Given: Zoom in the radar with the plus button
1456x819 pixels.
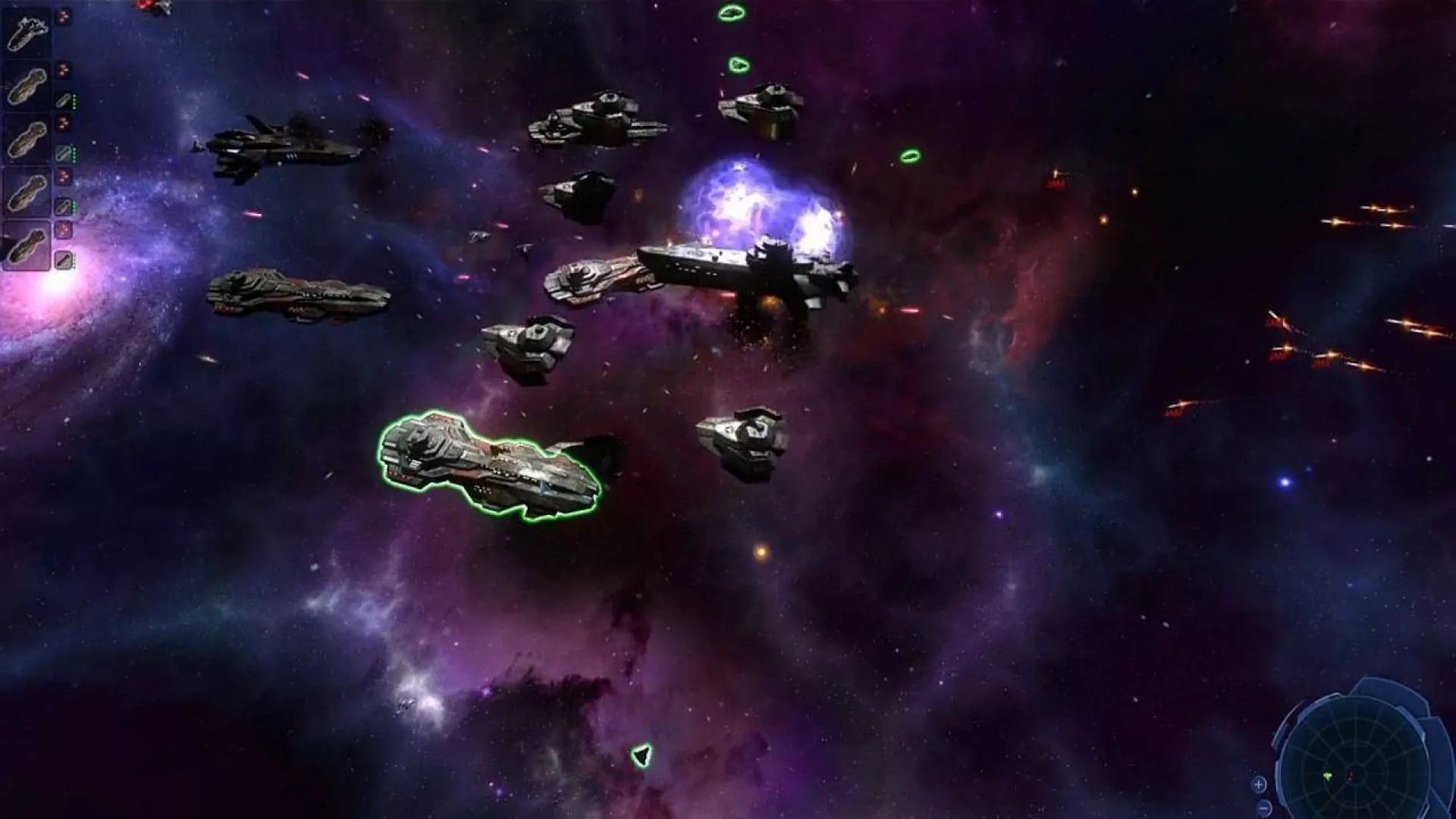Looking at the screenshot, I should pos(1259,784).
